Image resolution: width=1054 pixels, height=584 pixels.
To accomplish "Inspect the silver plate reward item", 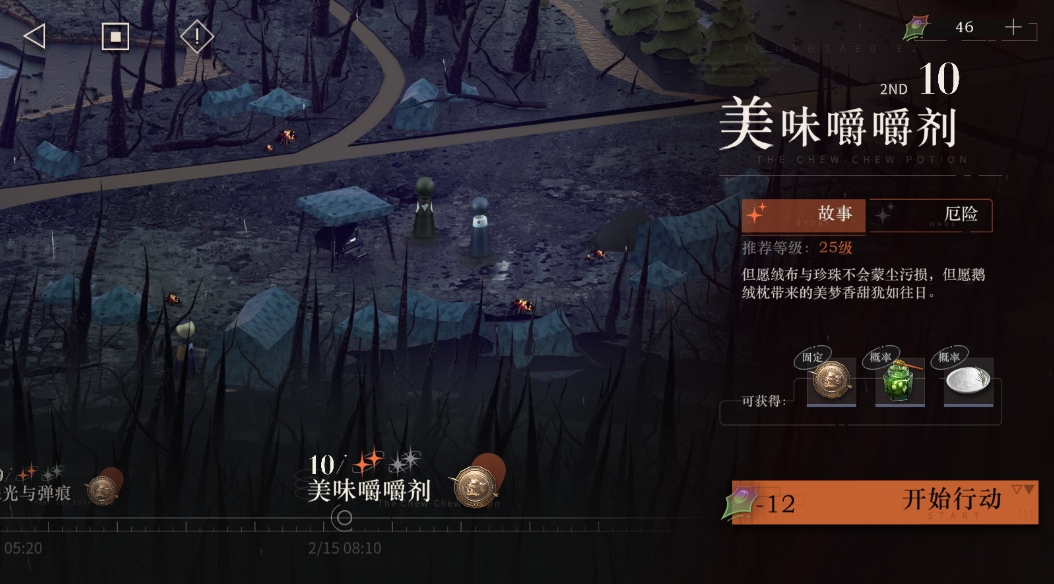I will 968,383.
